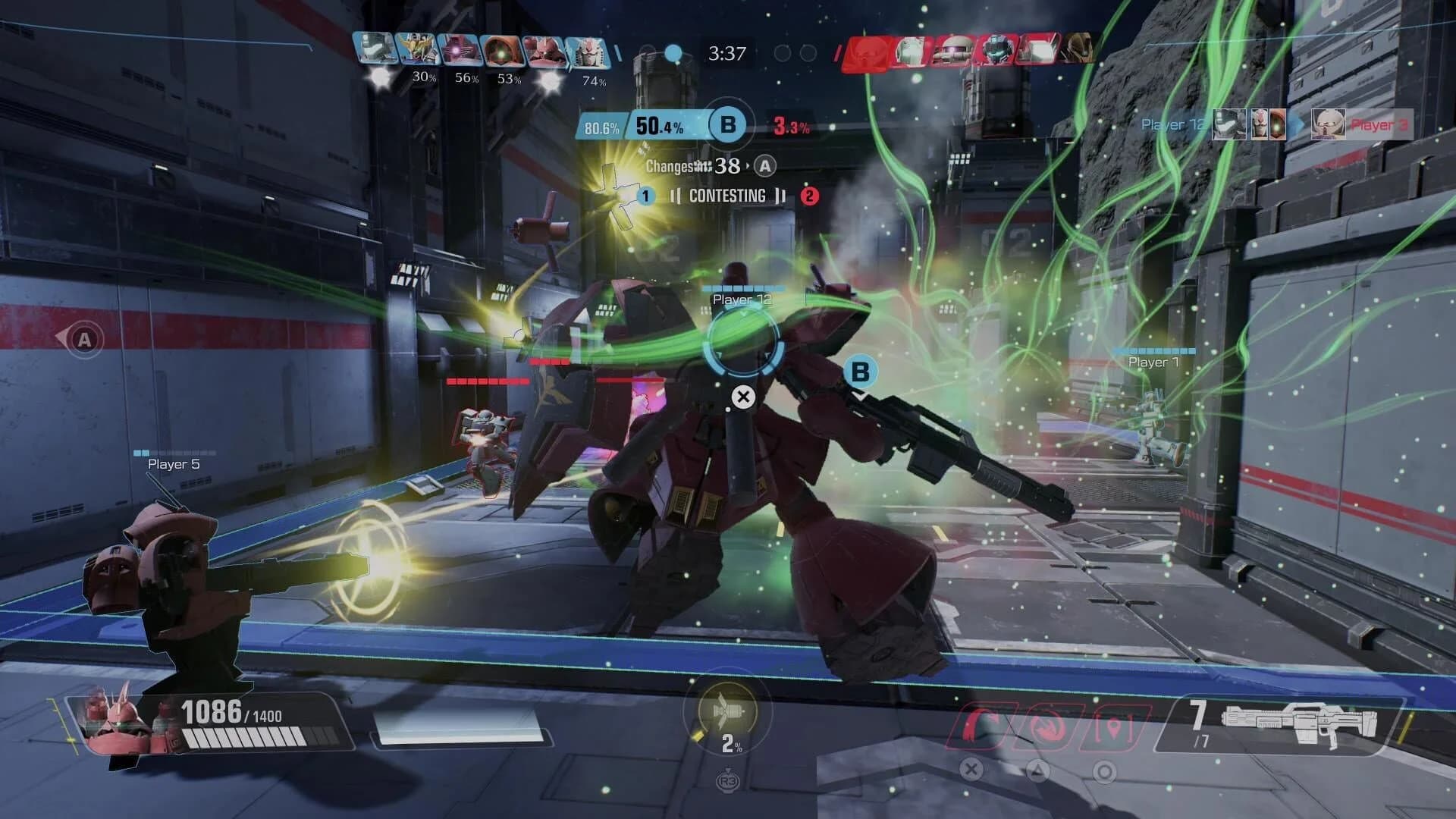Click the match timer showing 3:37

726,54
